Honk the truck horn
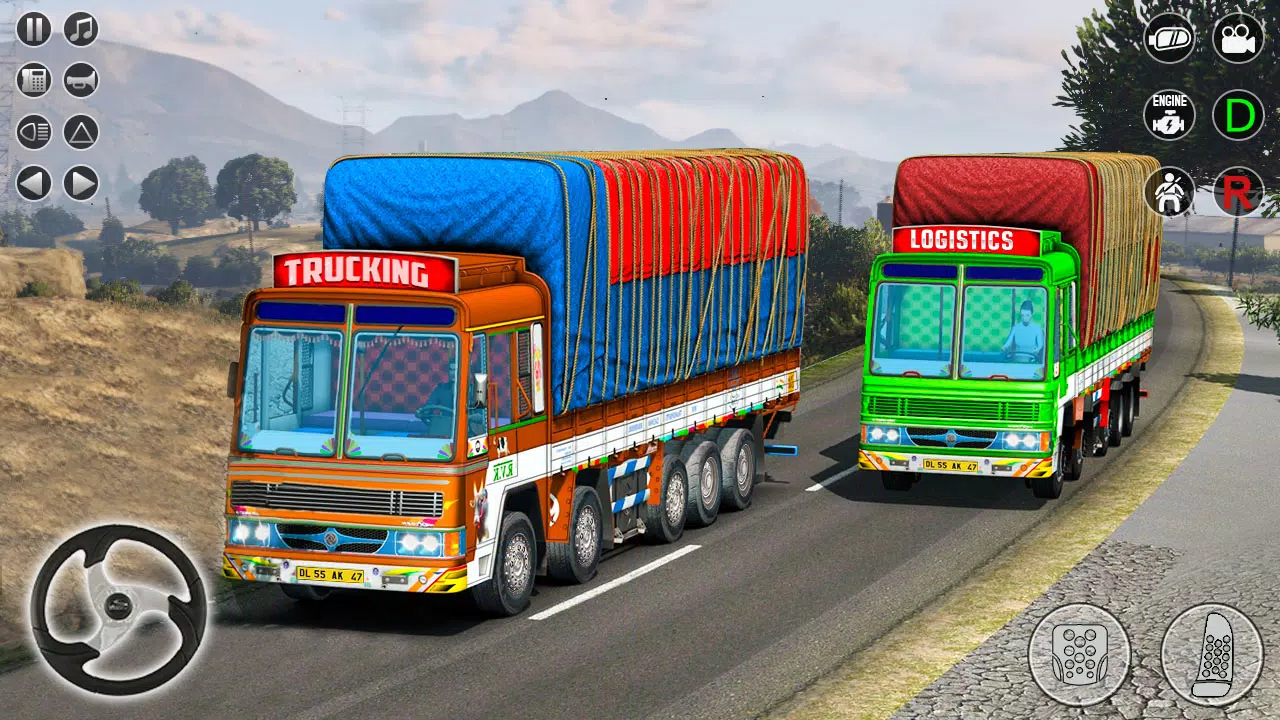1280x720 pixels. 78,80
